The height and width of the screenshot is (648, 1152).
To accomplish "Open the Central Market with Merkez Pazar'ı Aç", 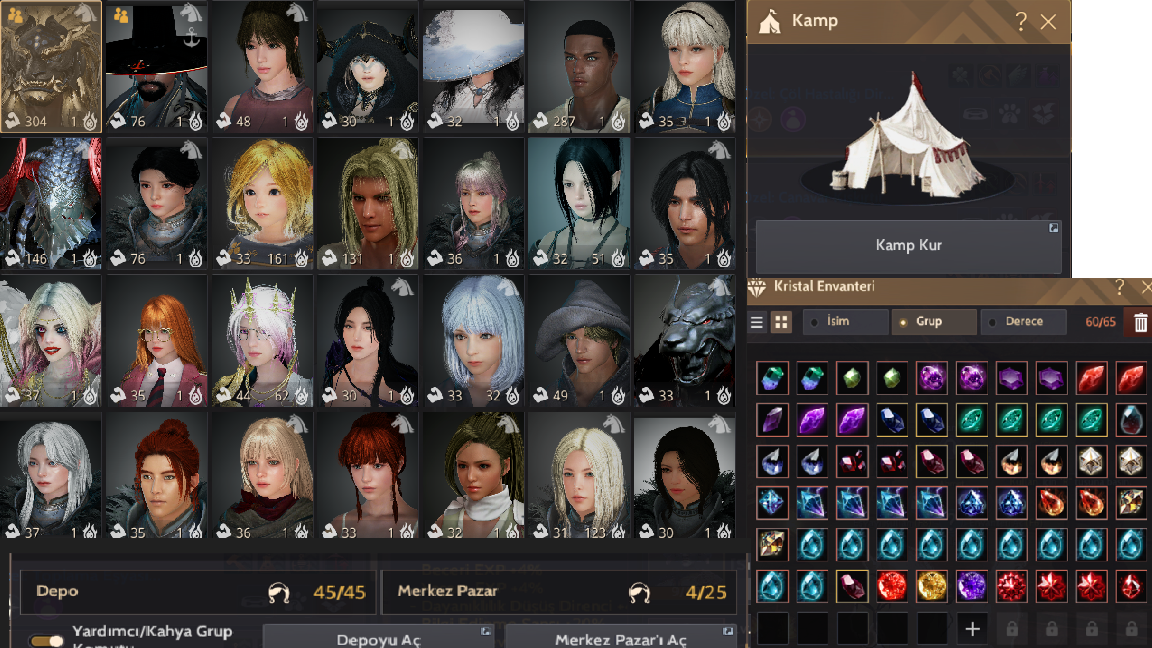I will [620, 639].
